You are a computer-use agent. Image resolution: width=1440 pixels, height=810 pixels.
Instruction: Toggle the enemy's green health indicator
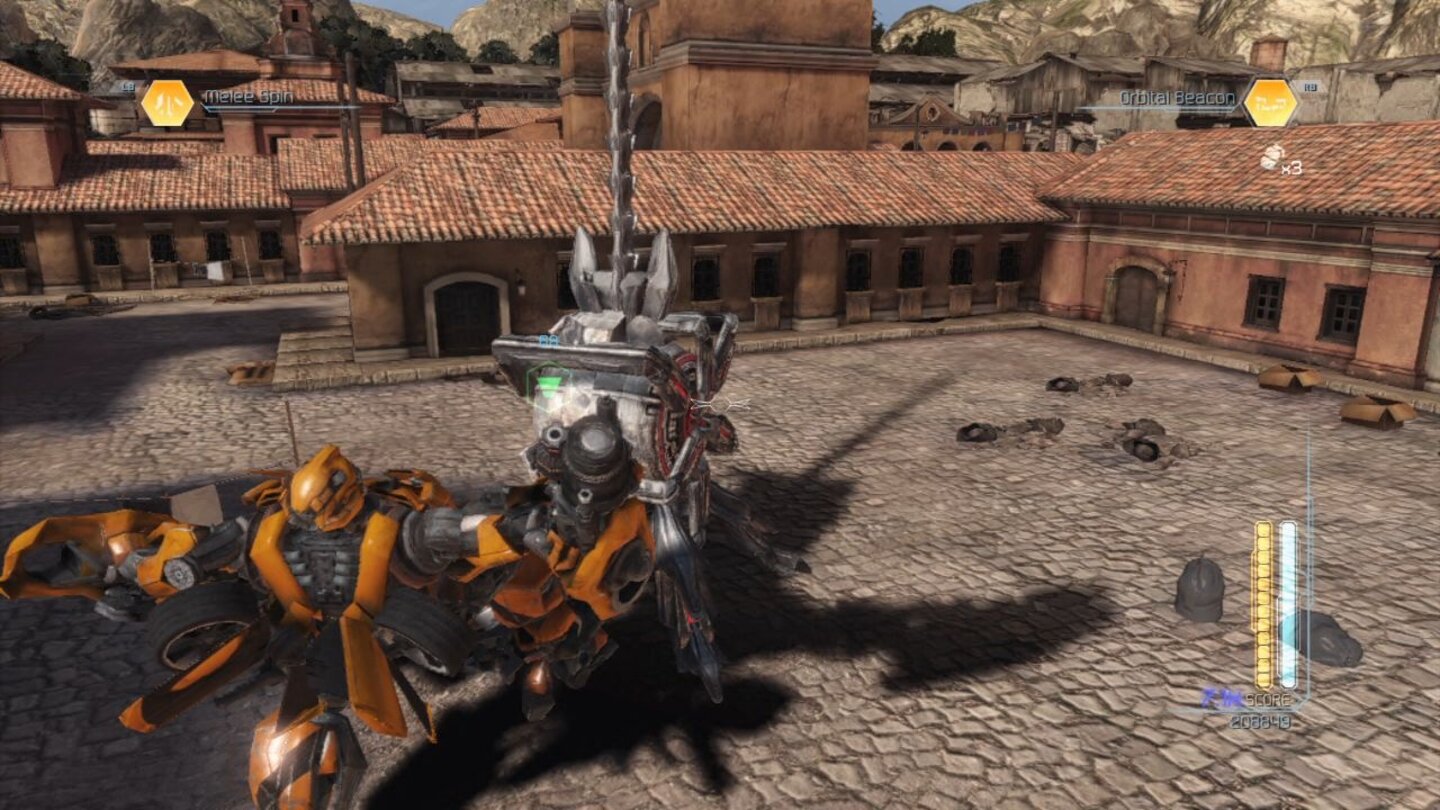tap(547, 382)
